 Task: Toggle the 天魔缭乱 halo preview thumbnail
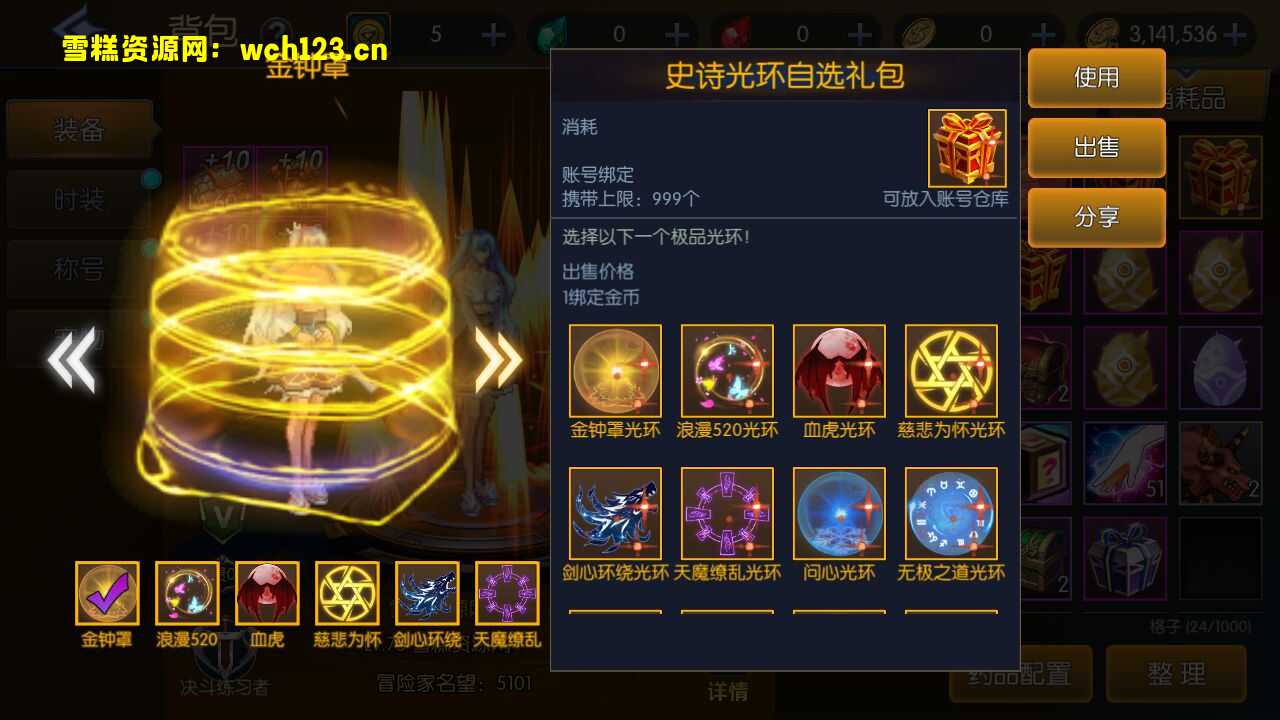(507, 592)
